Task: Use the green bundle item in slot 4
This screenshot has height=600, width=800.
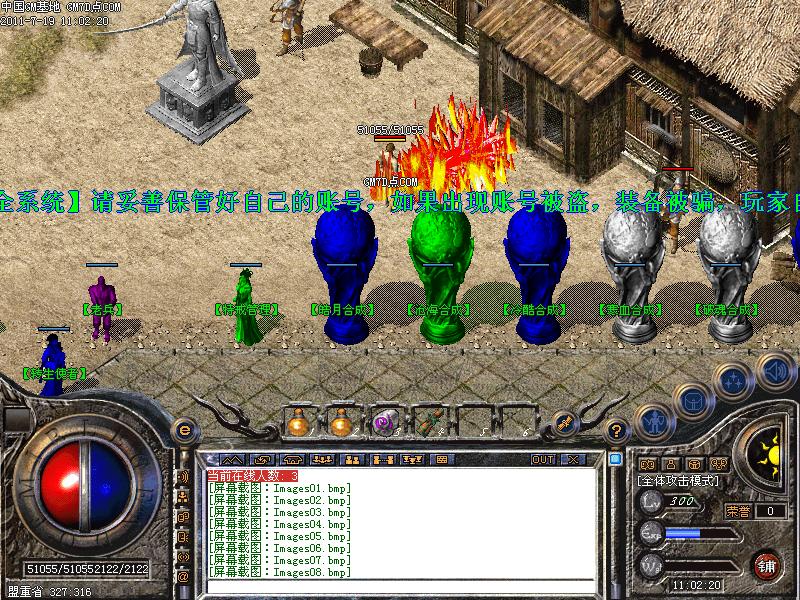Action: 427,424
